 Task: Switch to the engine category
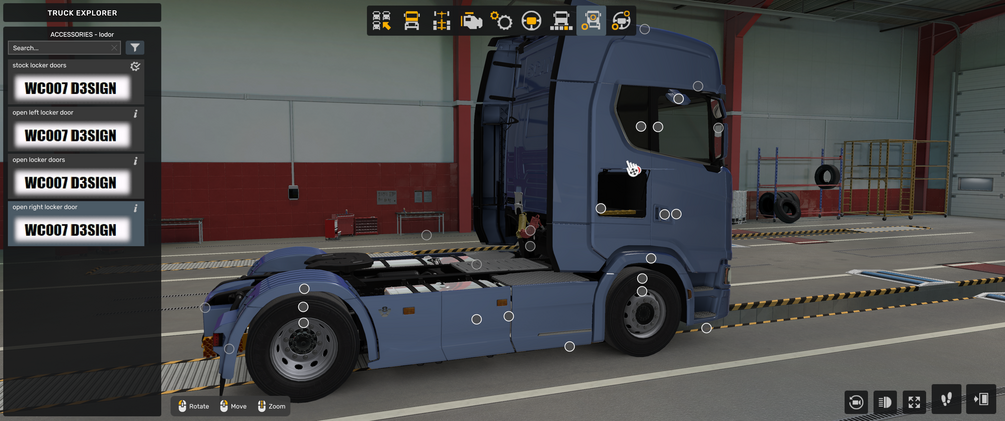(471, 21)
